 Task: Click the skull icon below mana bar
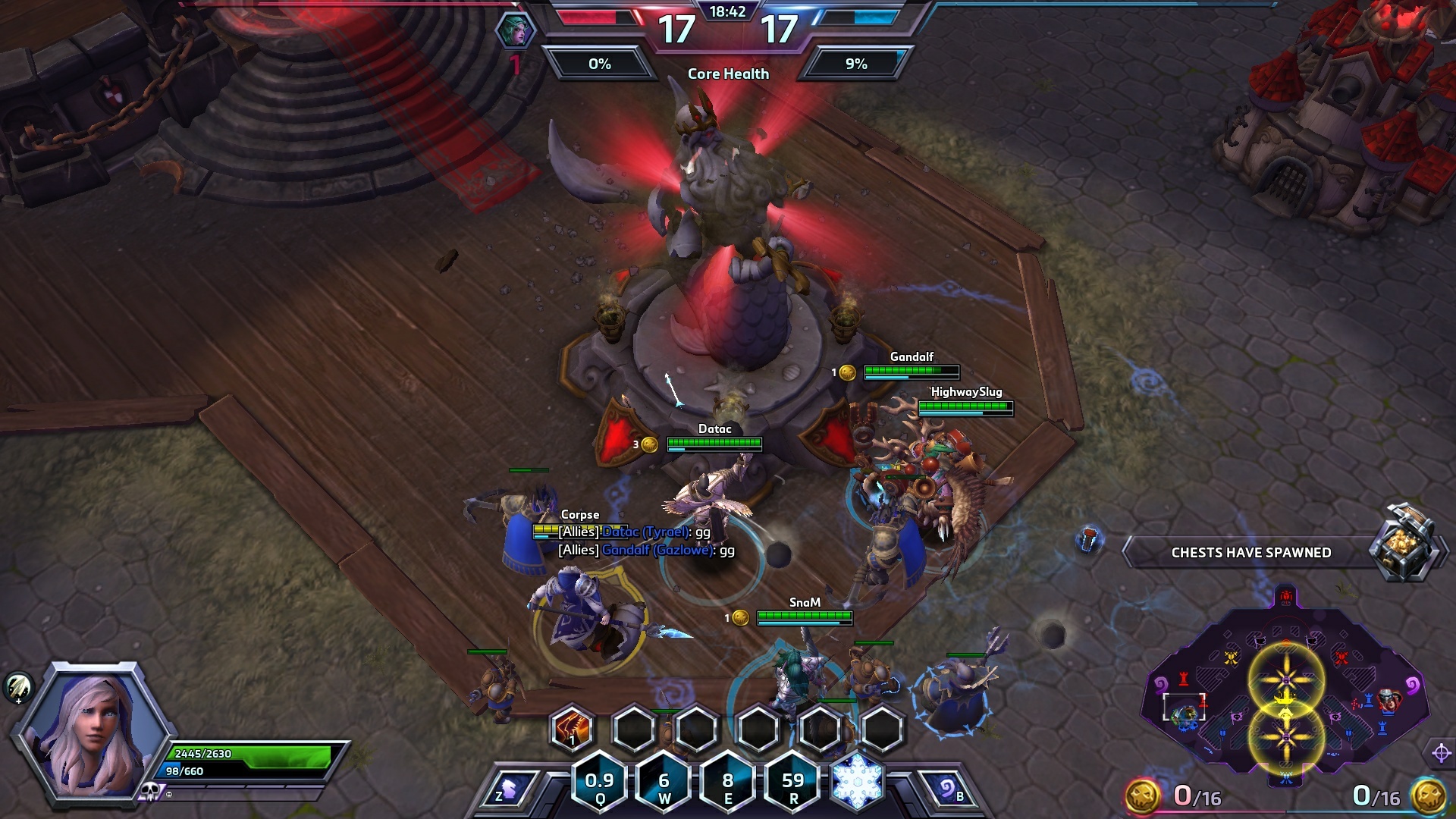[149, 792]
